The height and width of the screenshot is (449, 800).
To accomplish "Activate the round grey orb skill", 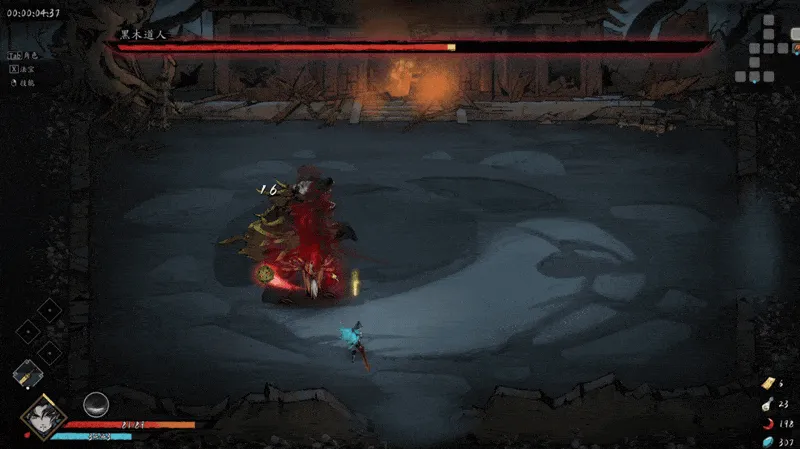I will (96, 404).
